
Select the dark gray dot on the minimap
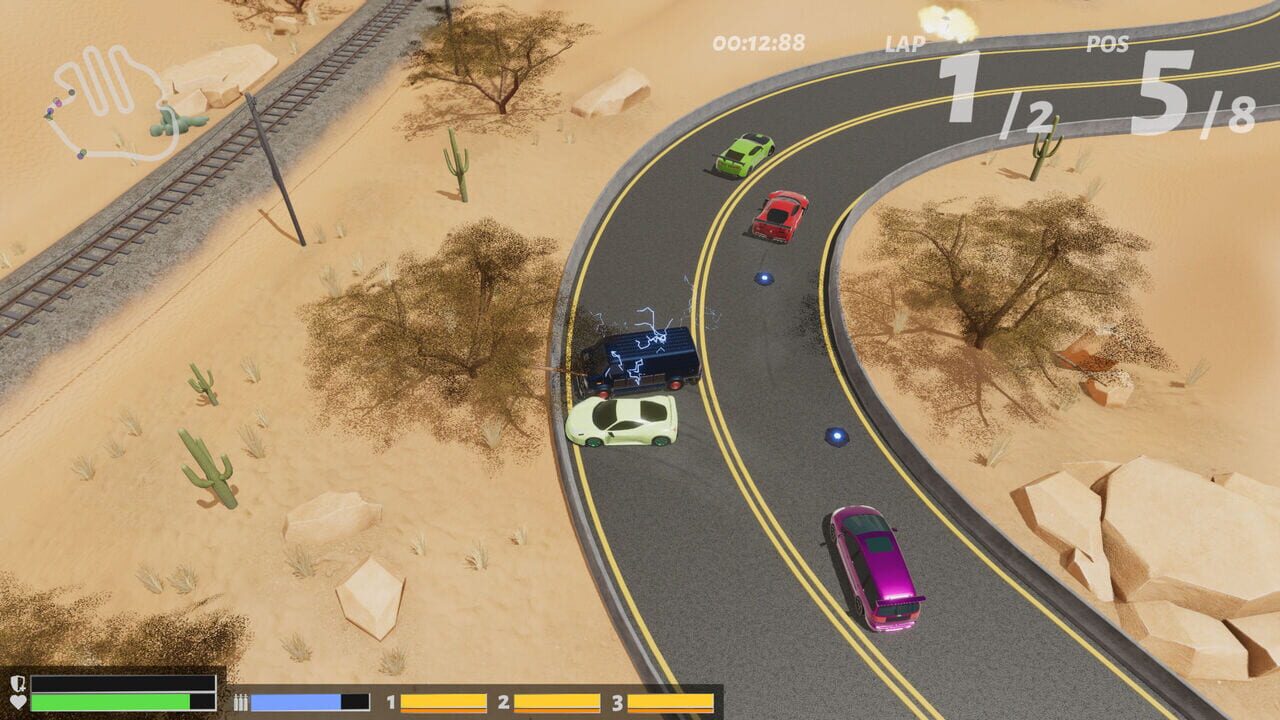(71, 92)
